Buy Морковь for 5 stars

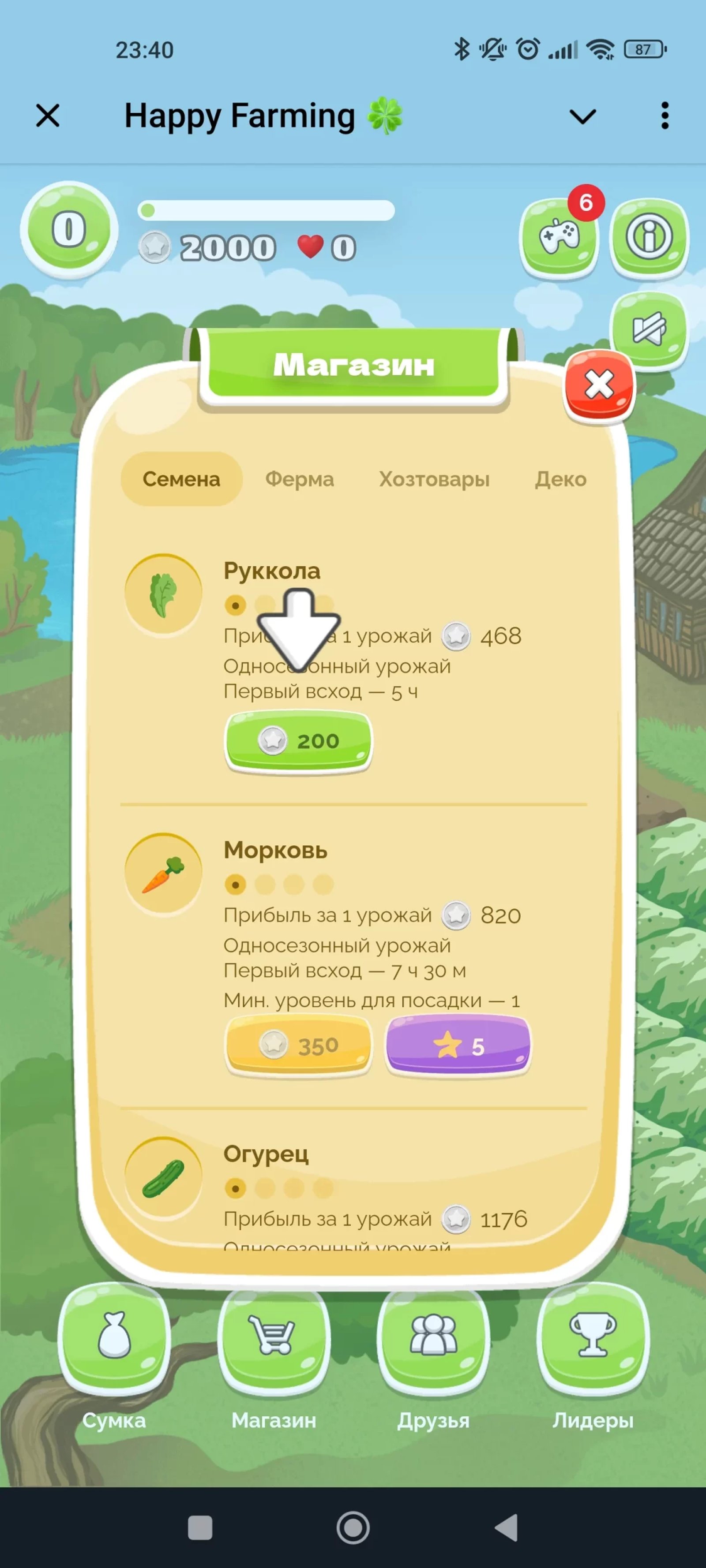458,1043
